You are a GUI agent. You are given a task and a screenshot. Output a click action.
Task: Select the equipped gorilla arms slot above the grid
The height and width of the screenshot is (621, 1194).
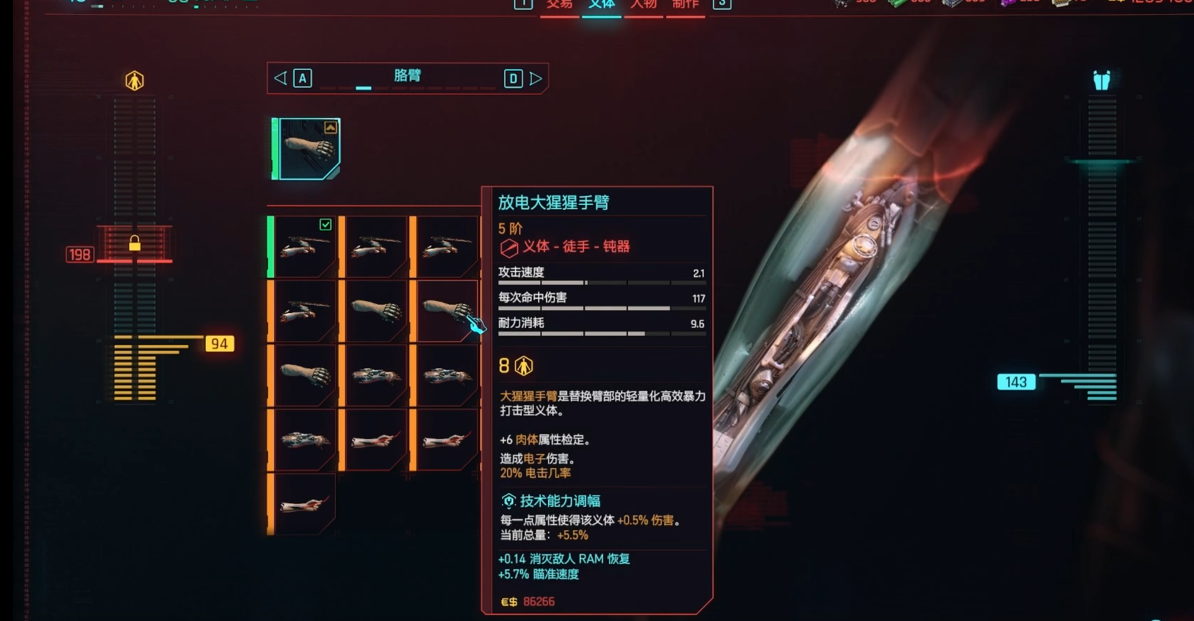[308, 149]
